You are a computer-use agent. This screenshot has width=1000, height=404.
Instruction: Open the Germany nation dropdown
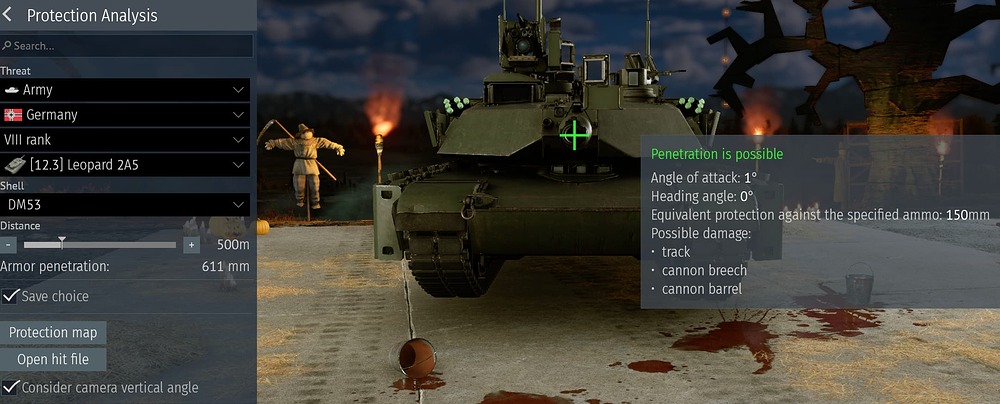coord(125,115)
